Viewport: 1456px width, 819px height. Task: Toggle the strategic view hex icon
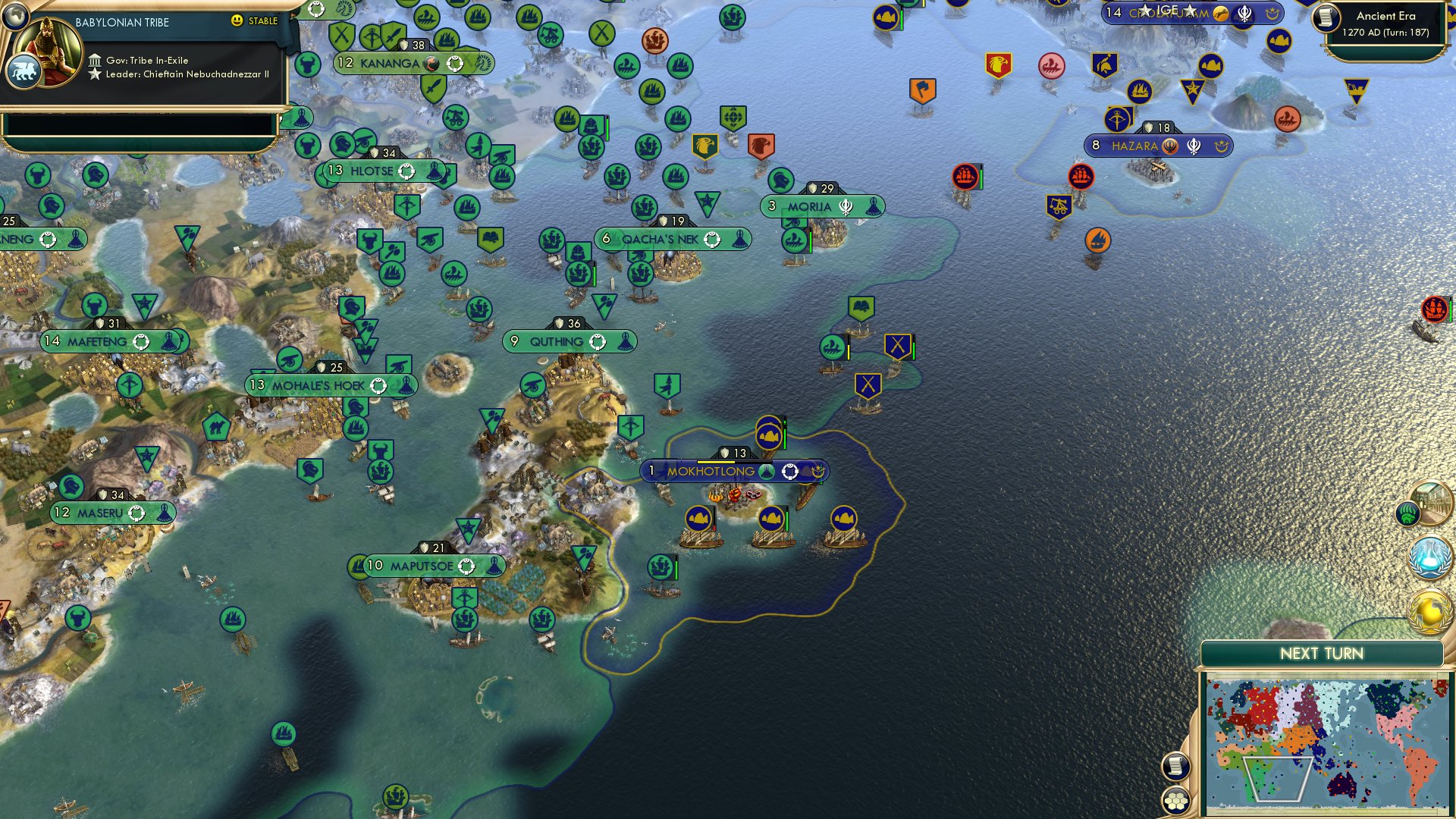[1176, 802]
